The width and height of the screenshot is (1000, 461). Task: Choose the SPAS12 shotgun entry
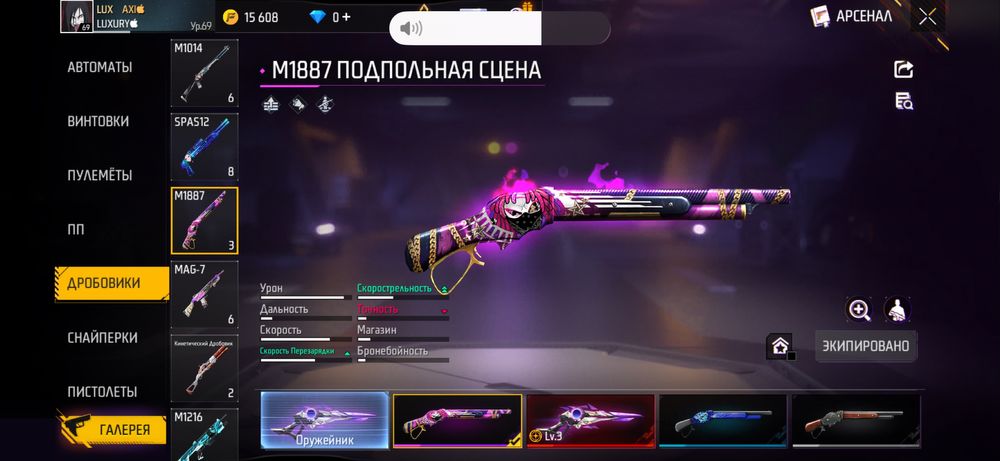coord(204,146)
